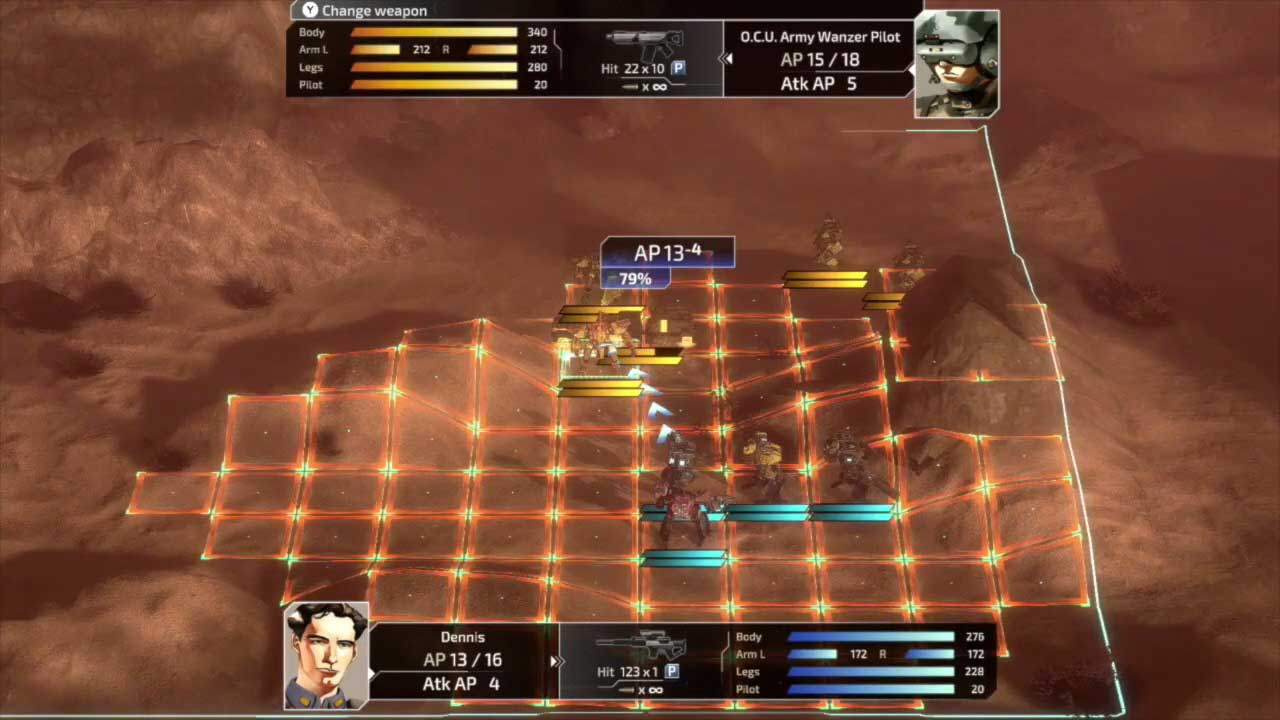
Task: Click the O.C.U. Army Wanzer Pilot portrait
Action: pyautogui.click(x=956, y=63)
